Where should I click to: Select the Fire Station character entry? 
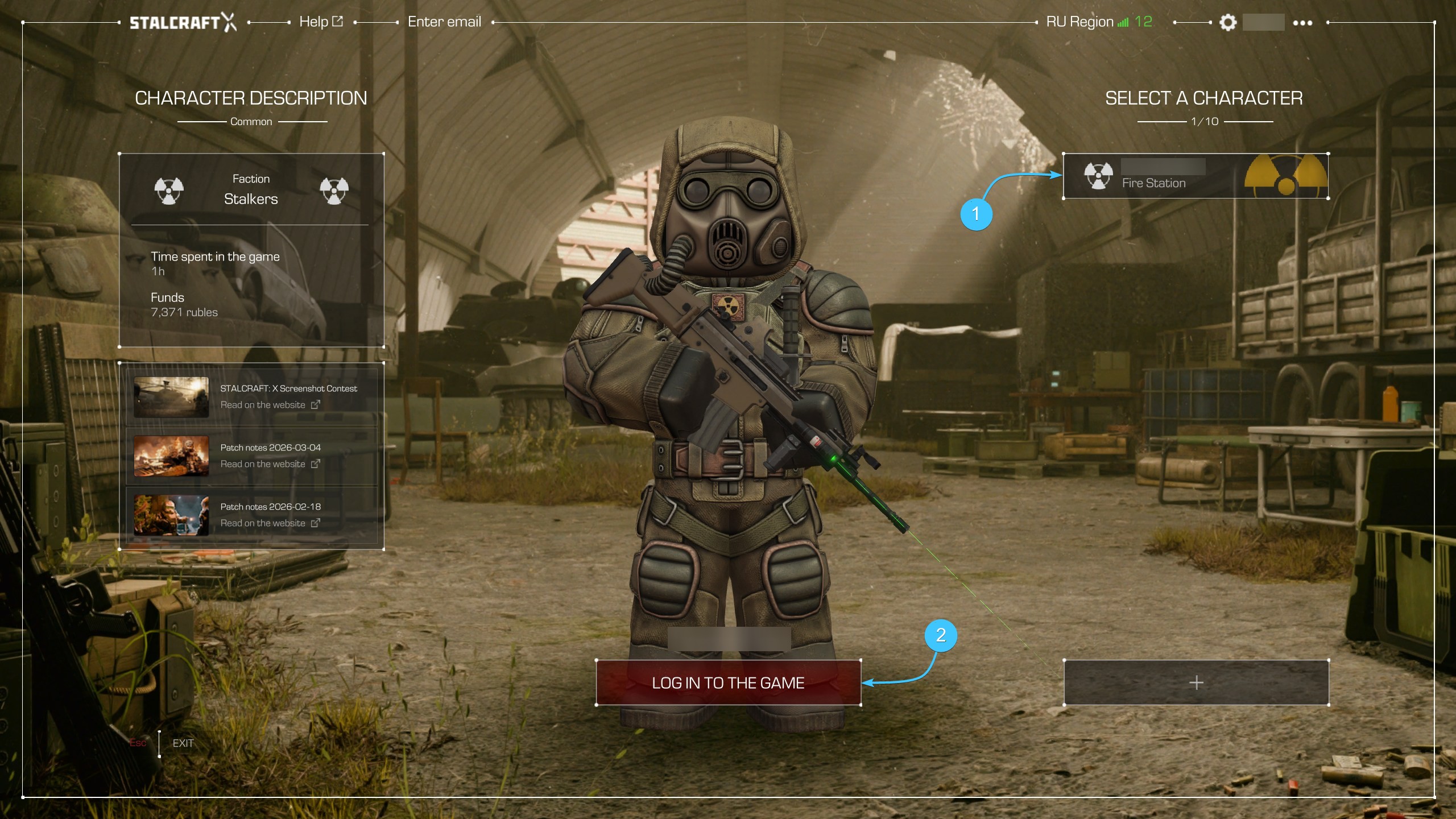click(x=1196, y=176)
